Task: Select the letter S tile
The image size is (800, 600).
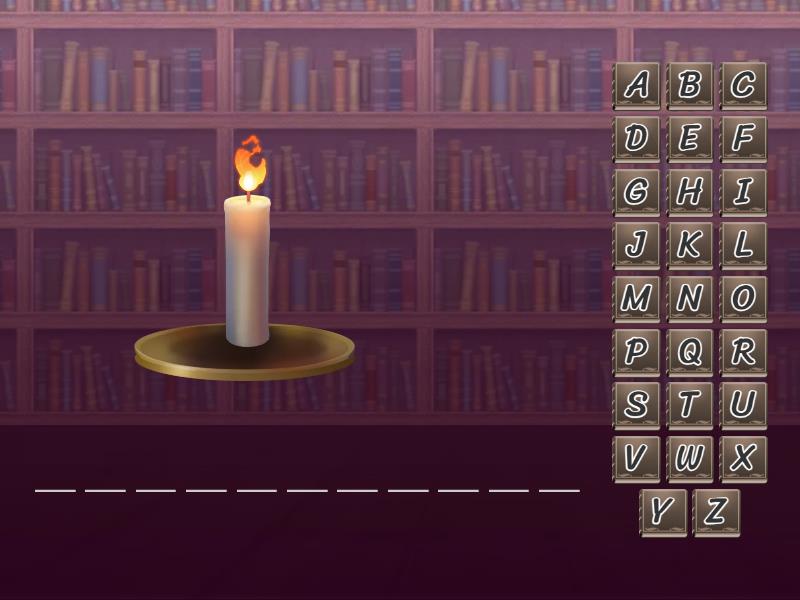Action: (x=636, y=405)
